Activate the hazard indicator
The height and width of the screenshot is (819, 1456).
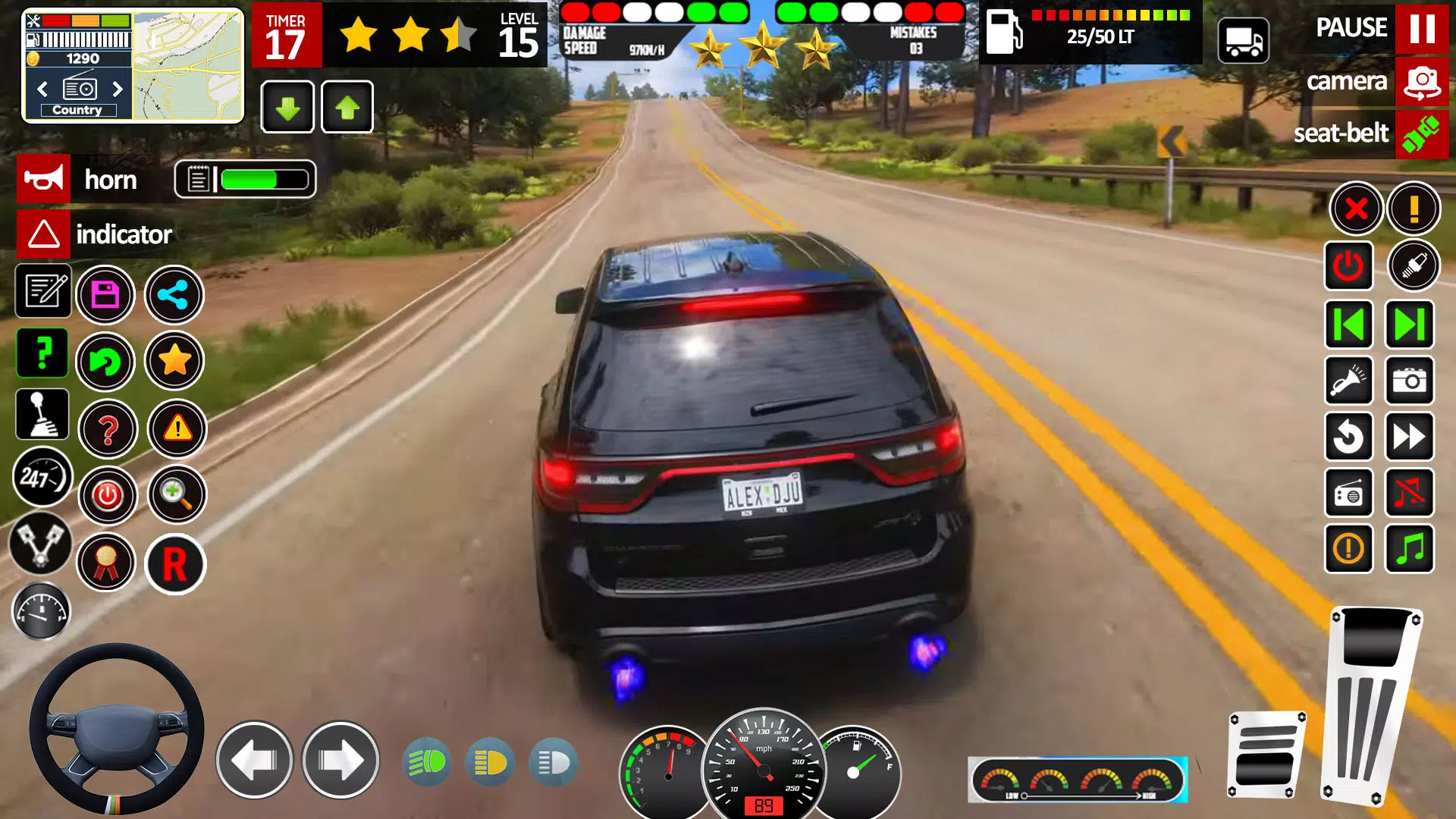(x=44, y=234)
